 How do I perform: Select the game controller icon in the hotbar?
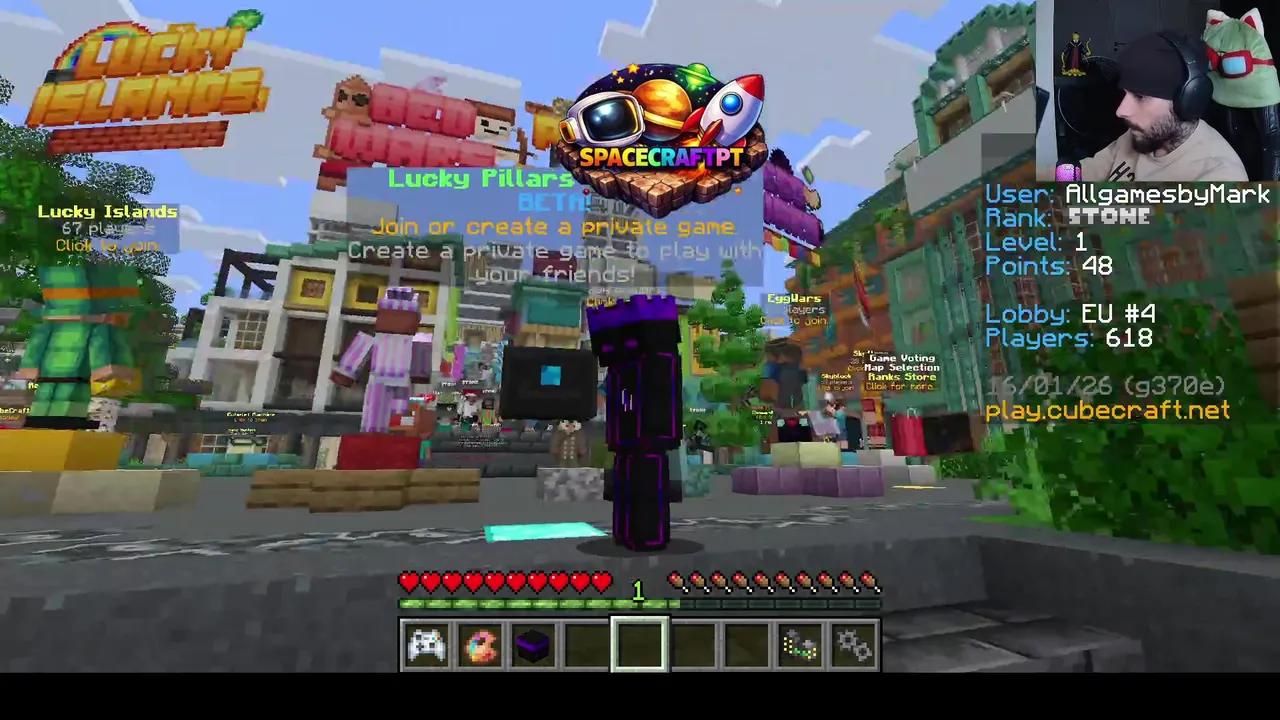(x=427, y=644)
